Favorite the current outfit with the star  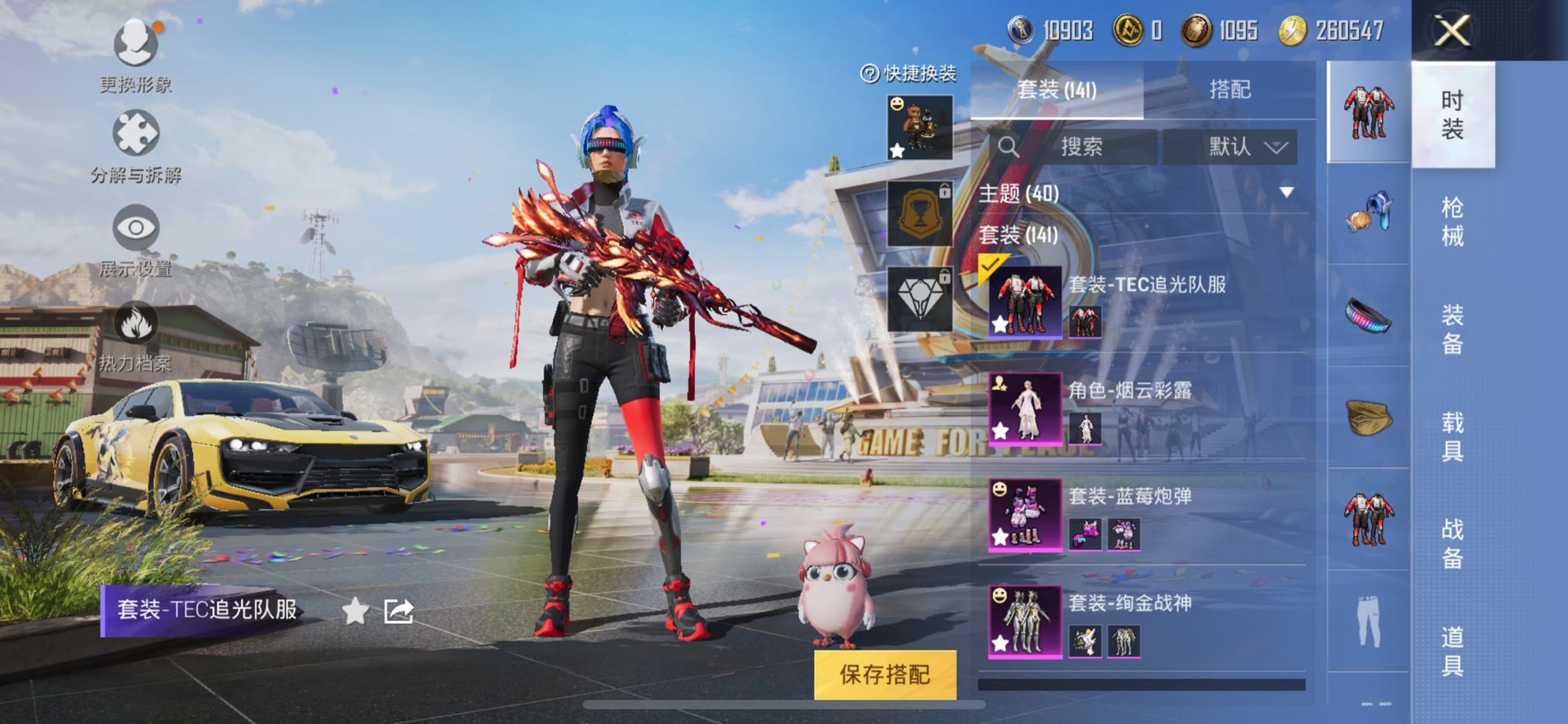(355, 610)
